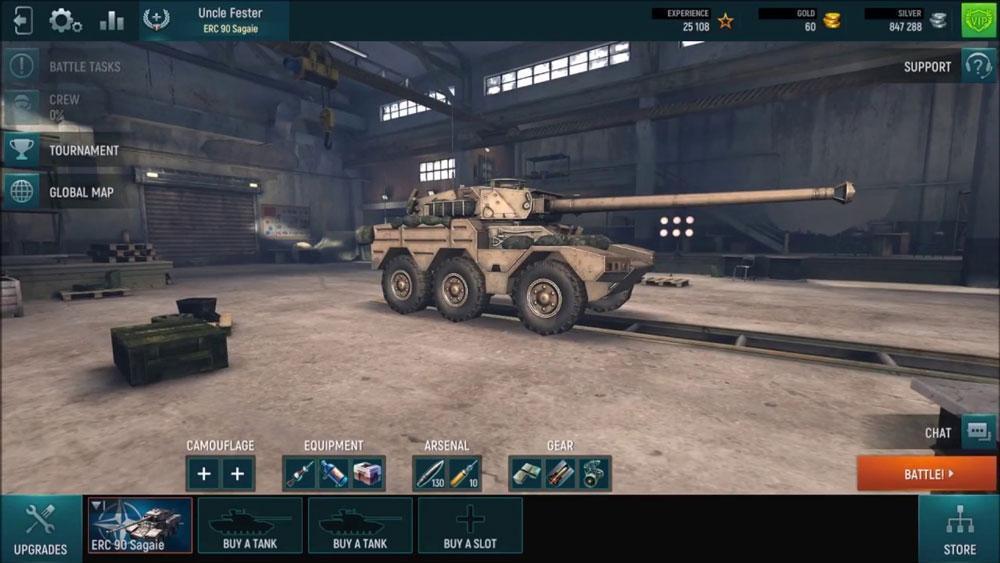Add gold via the coins icon
The image size is (1000, 563).
click(x=832, y=20)
